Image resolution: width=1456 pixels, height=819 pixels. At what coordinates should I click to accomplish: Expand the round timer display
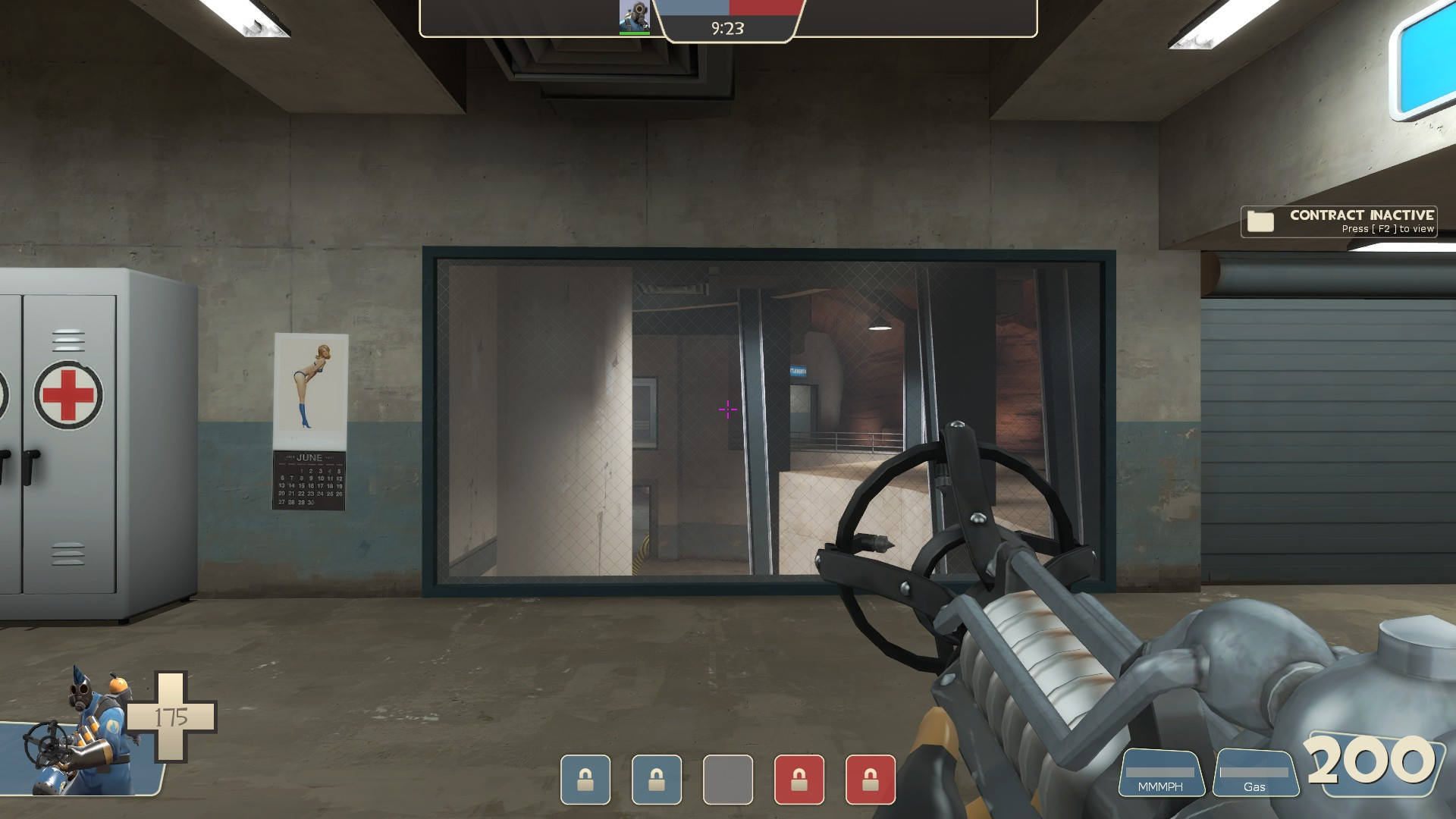click(x=726, y=29)
